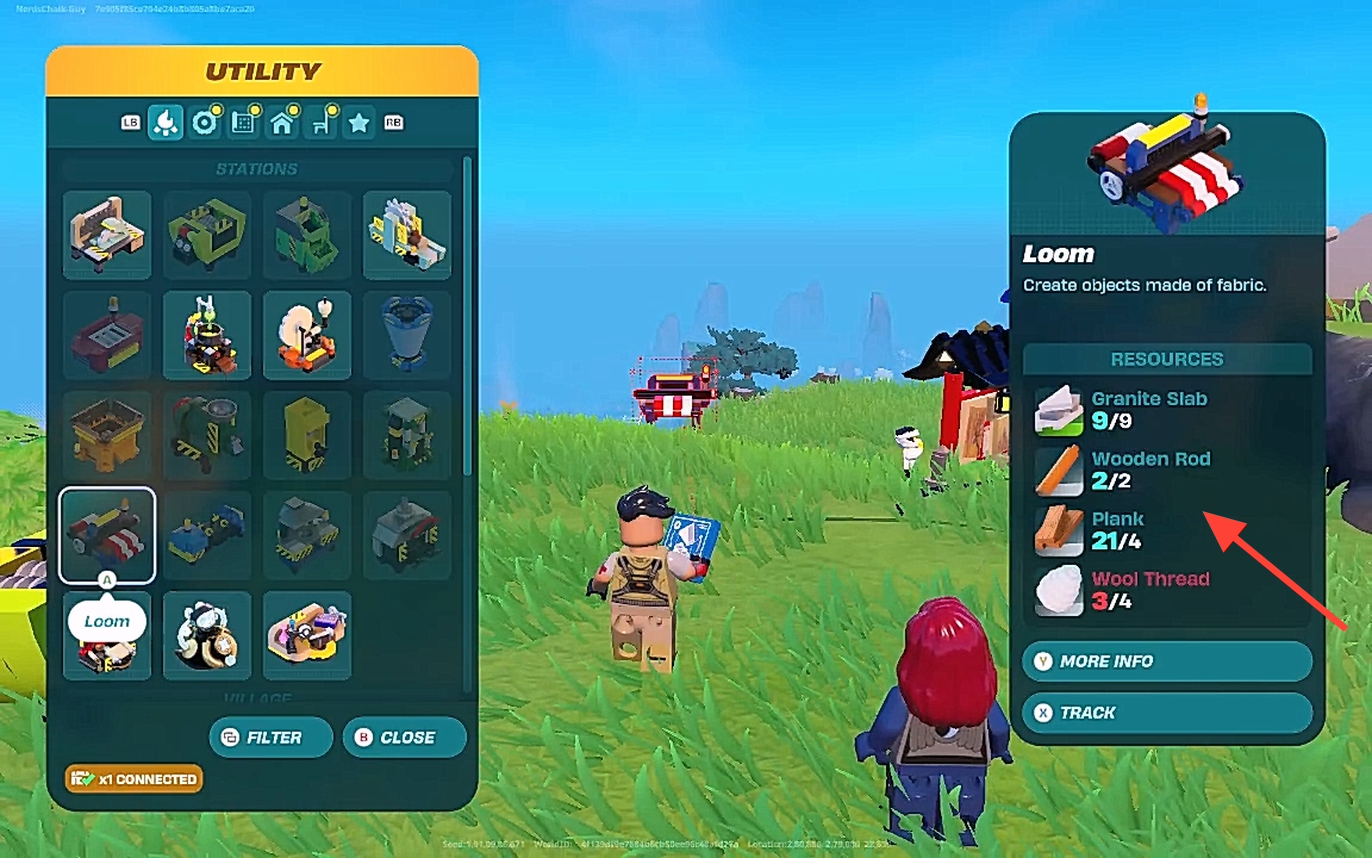Open the star favorites tab
Image resolution: width=1372 pixels, height=858 pixels.
(359, 122)
